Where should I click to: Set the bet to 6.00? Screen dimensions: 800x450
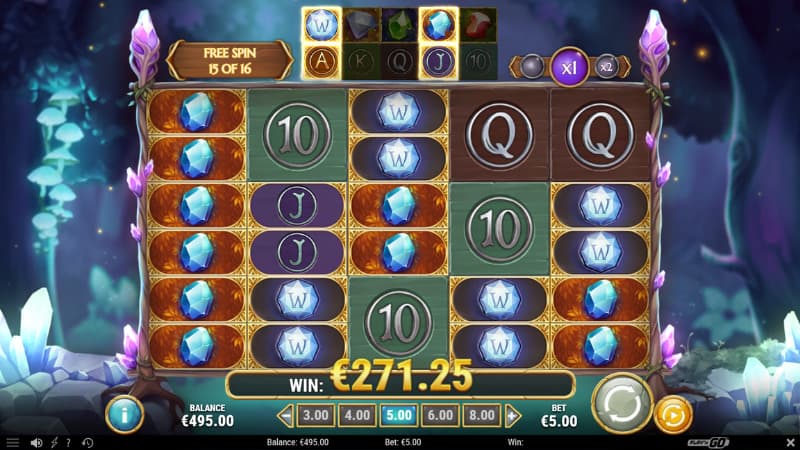coord(440,415)
